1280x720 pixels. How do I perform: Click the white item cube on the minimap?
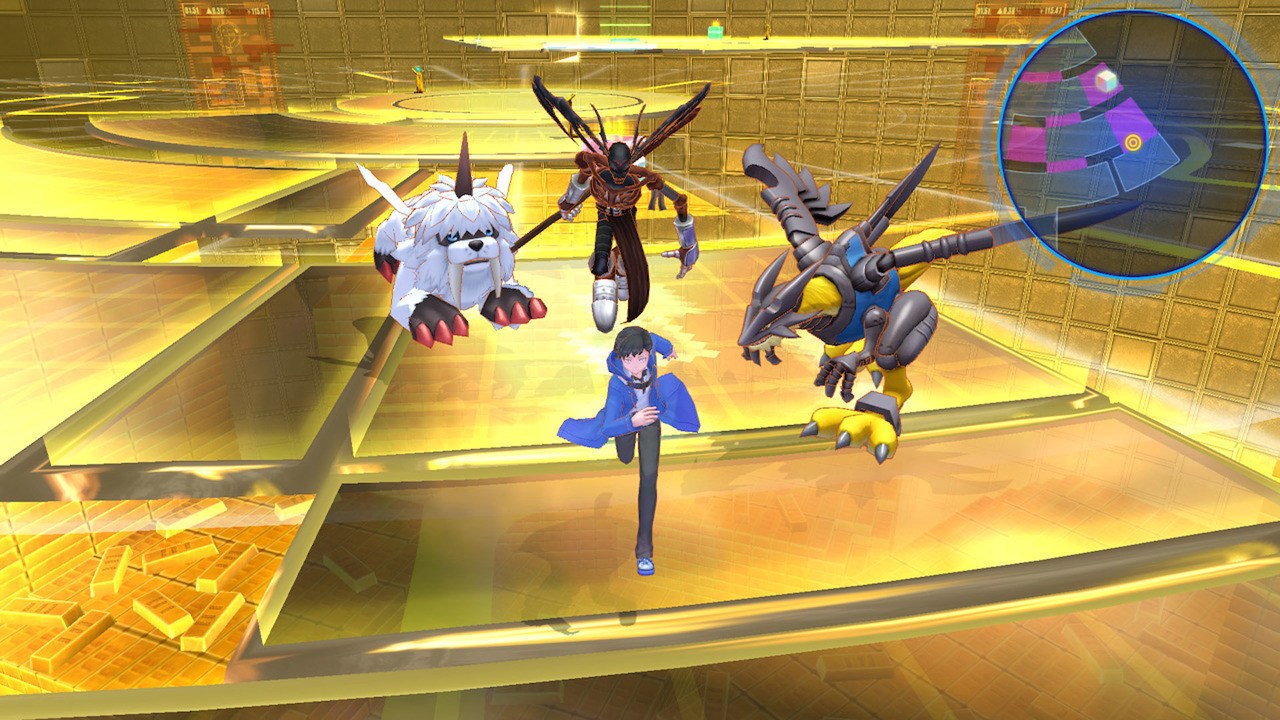[1106, 82]
